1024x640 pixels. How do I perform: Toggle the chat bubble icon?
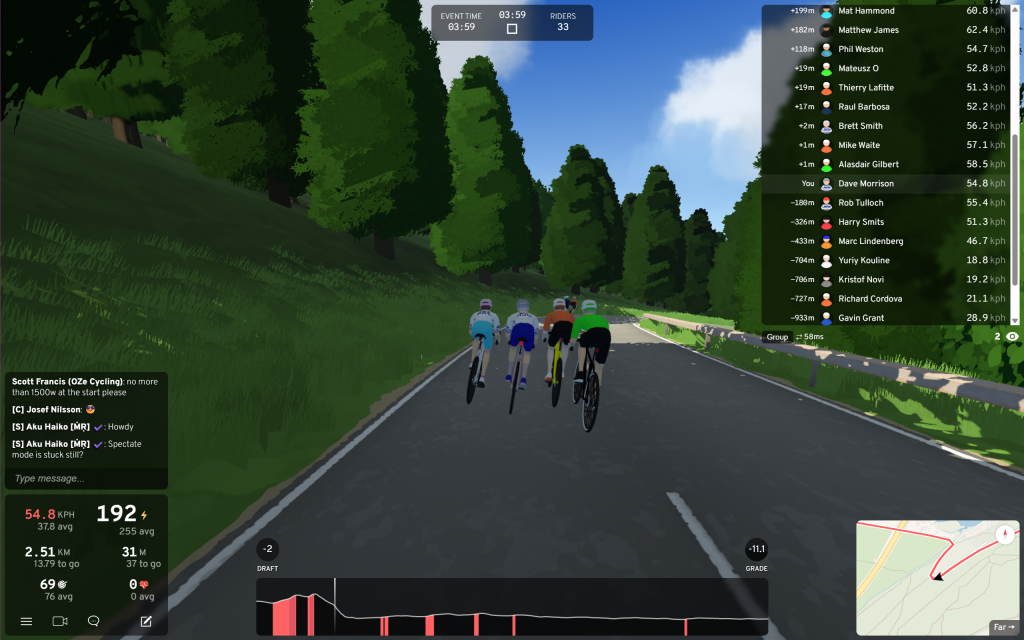[94, 621]
